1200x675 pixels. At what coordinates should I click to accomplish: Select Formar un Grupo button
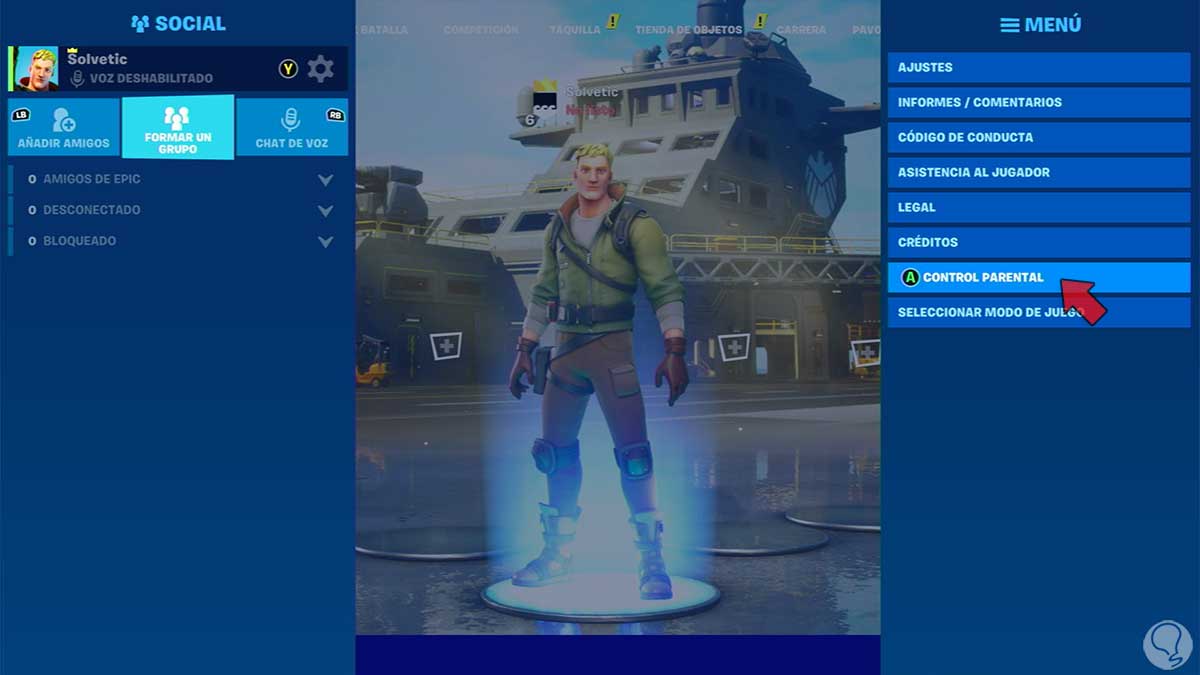(178, 127)
